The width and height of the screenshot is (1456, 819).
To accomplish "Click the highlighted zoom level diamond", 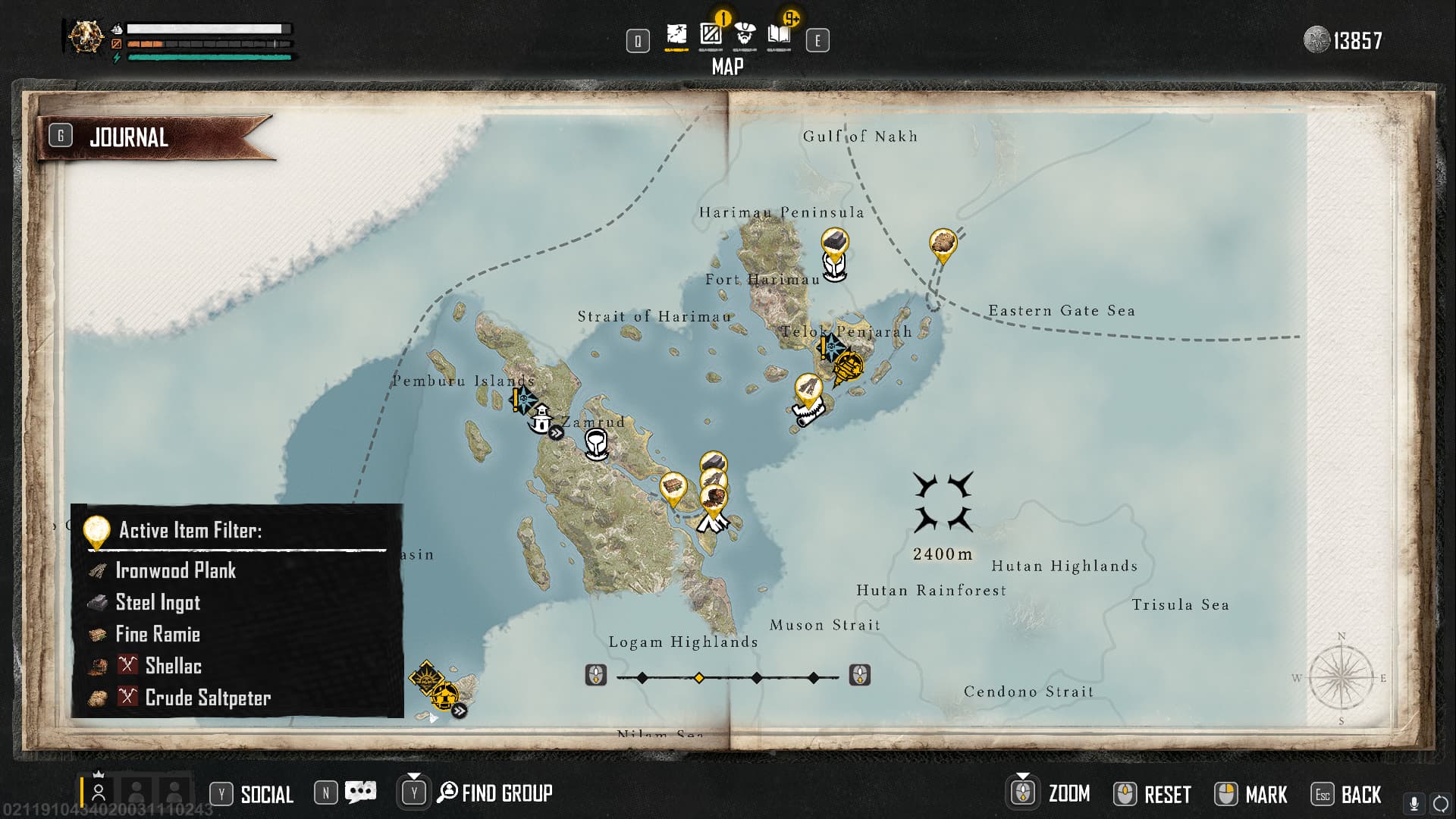I will coord(699,677).
